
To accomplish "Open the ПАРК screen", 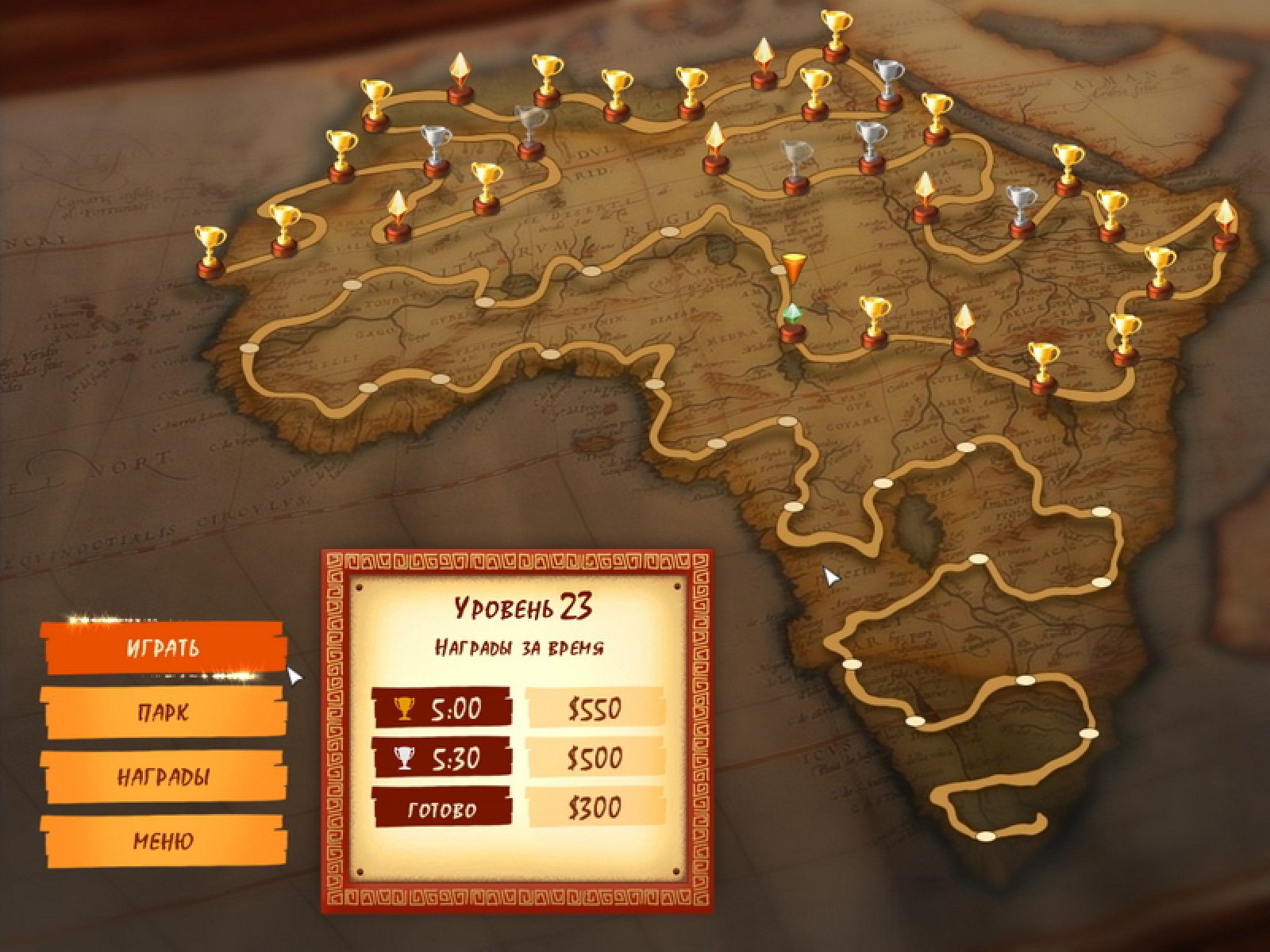I will pyautogui.click(x=164, y=712).
